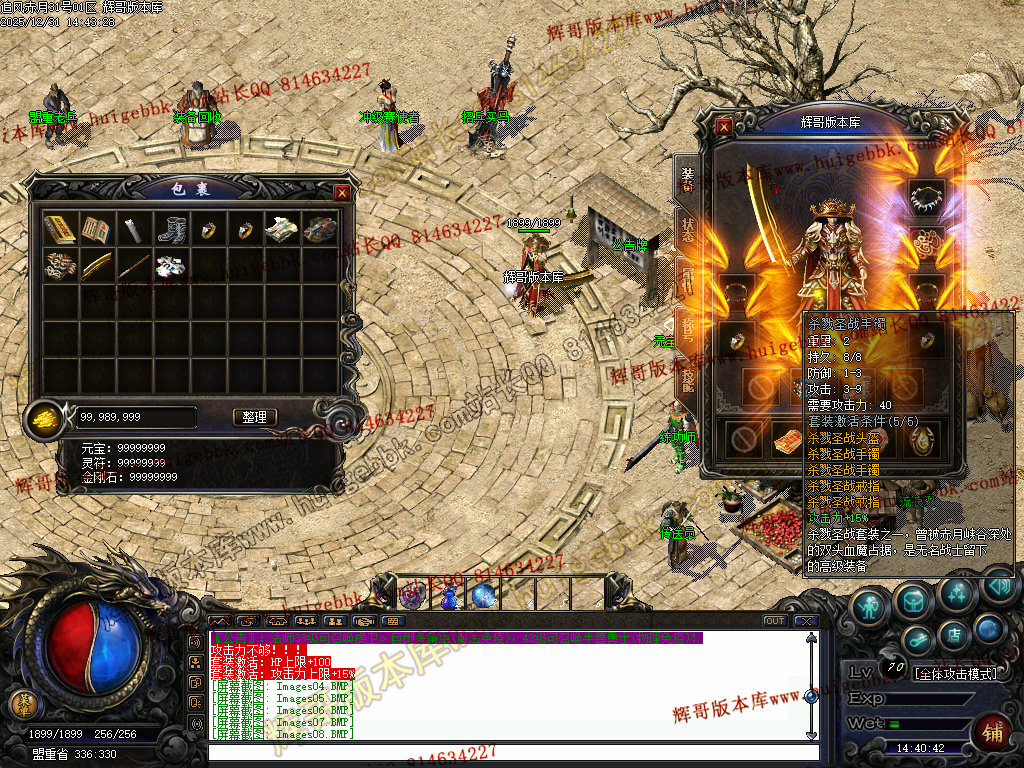Select the open spellbook item in bag
This screenshot has height=768, width=1024.
97,229
